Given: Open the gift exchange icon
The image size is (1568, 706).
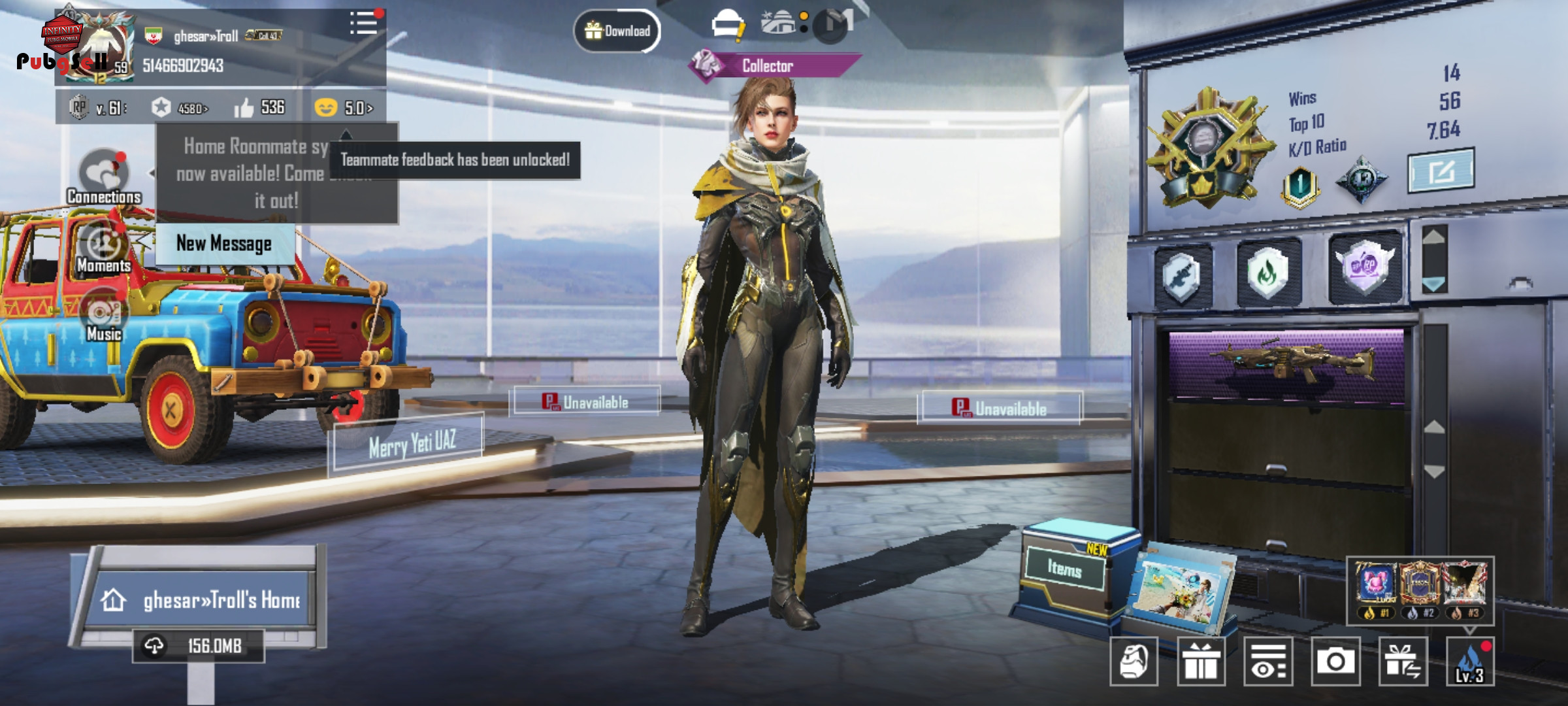Looking at the screenshot, I should 1403,662.
